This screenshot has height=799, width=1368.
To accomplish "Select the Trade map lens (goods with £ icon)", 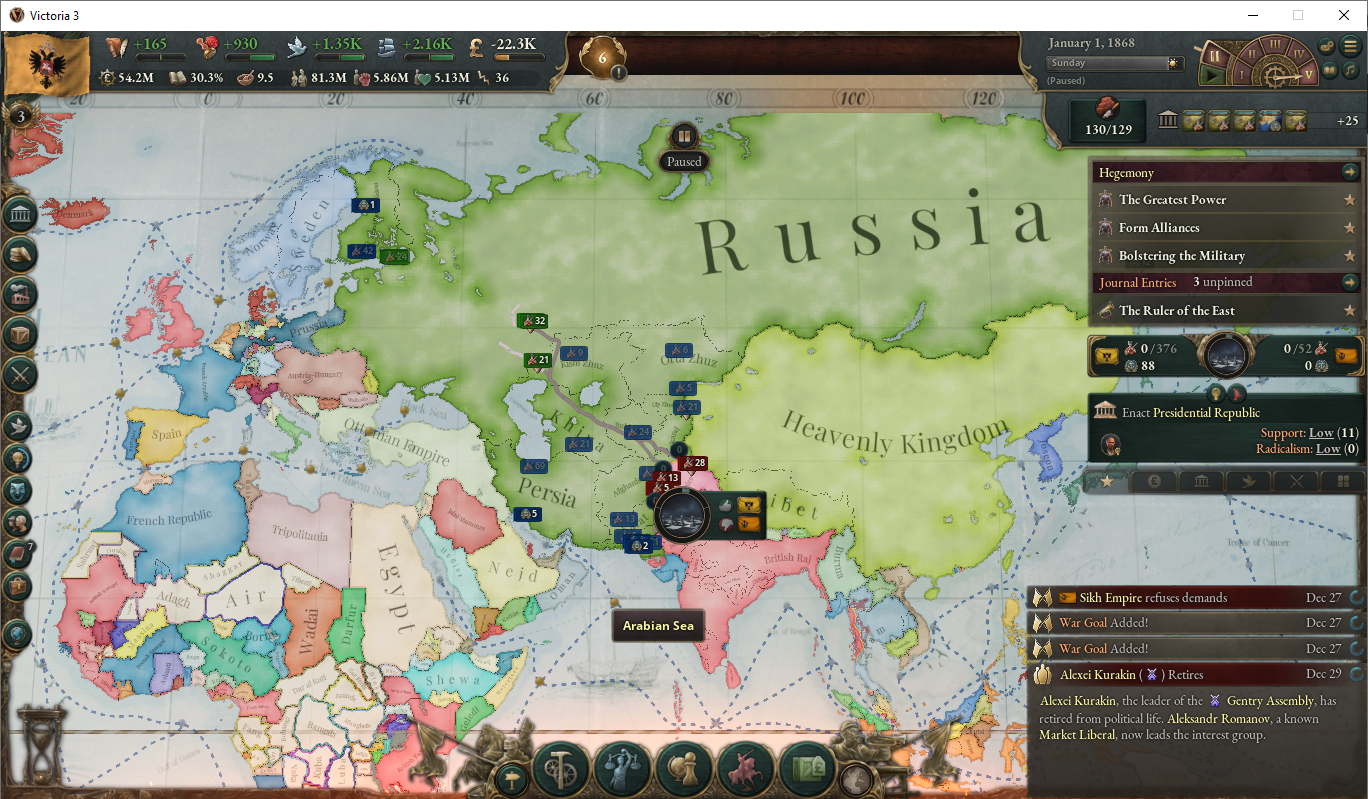I will click(806, 768).
